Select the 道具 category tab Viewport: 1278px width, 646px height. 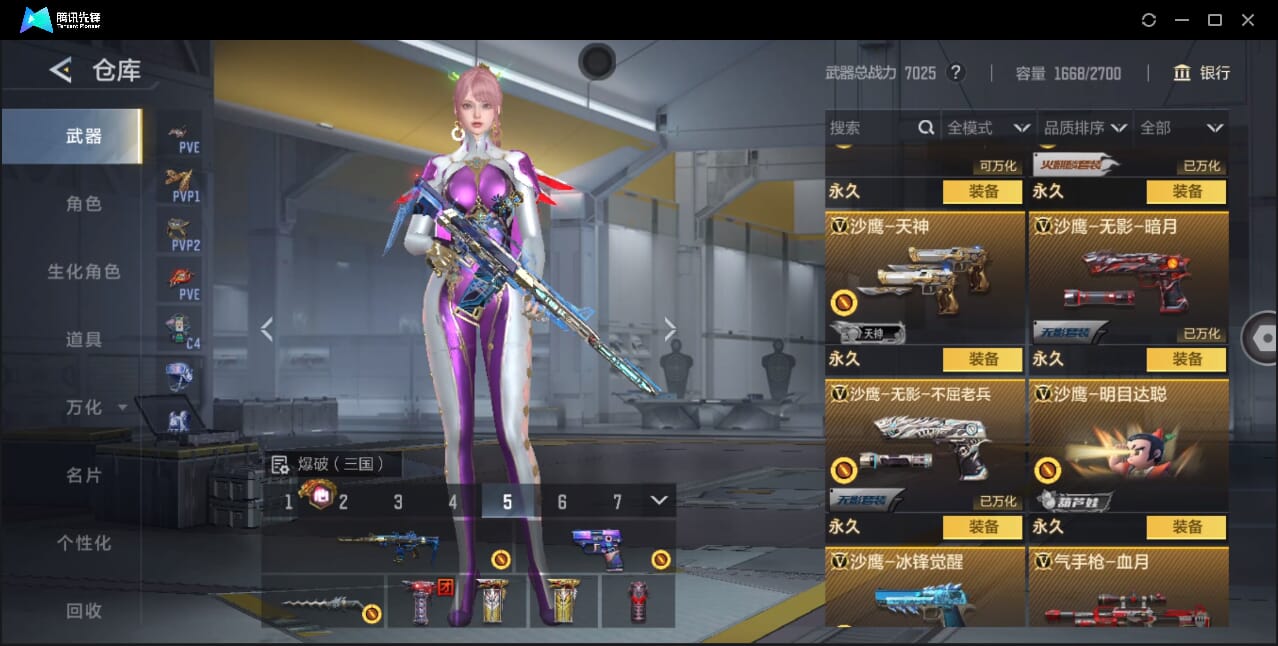click(84, 340)
